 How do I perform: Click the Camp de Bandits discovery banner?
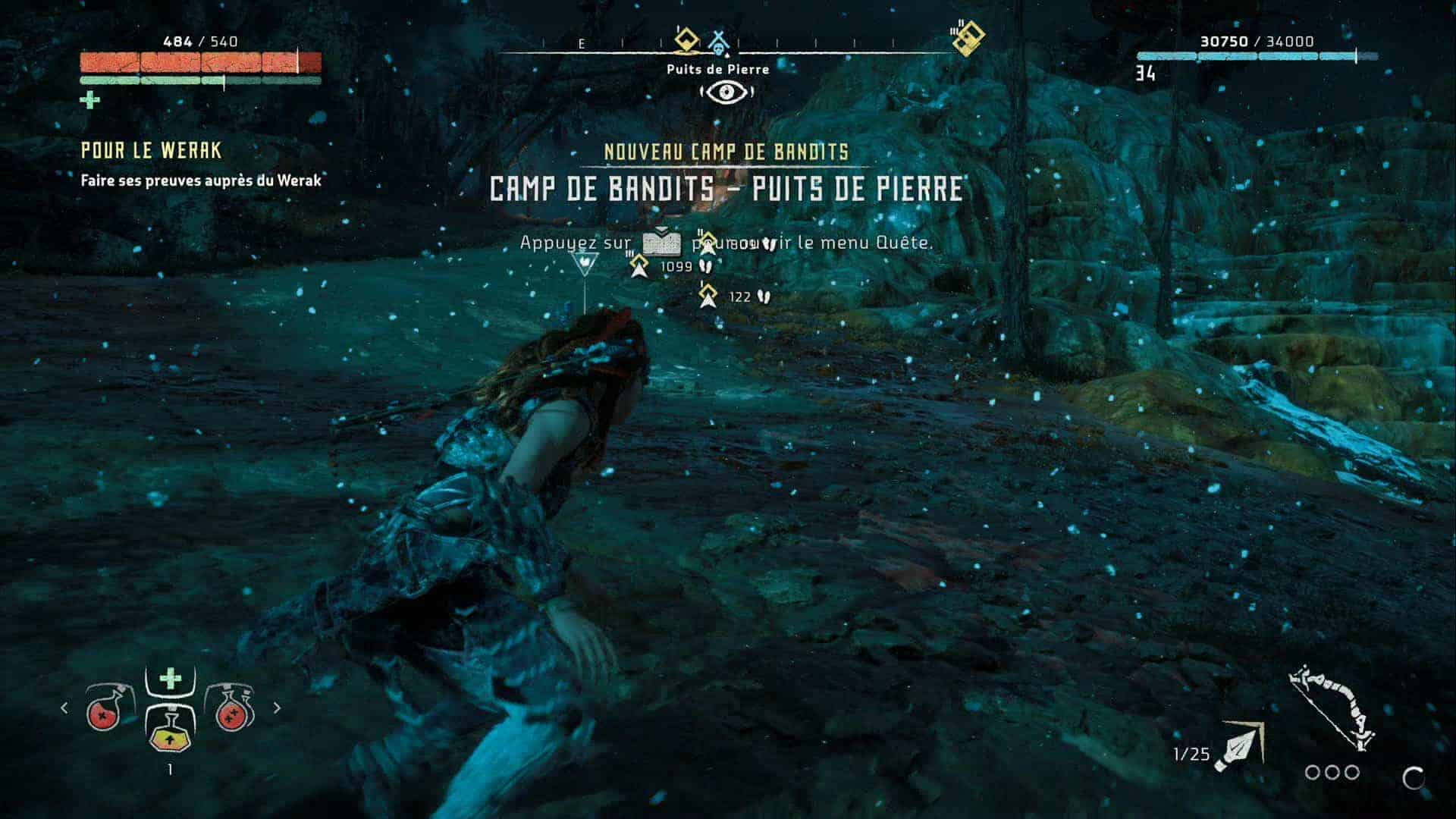click(x=726, y=188)
